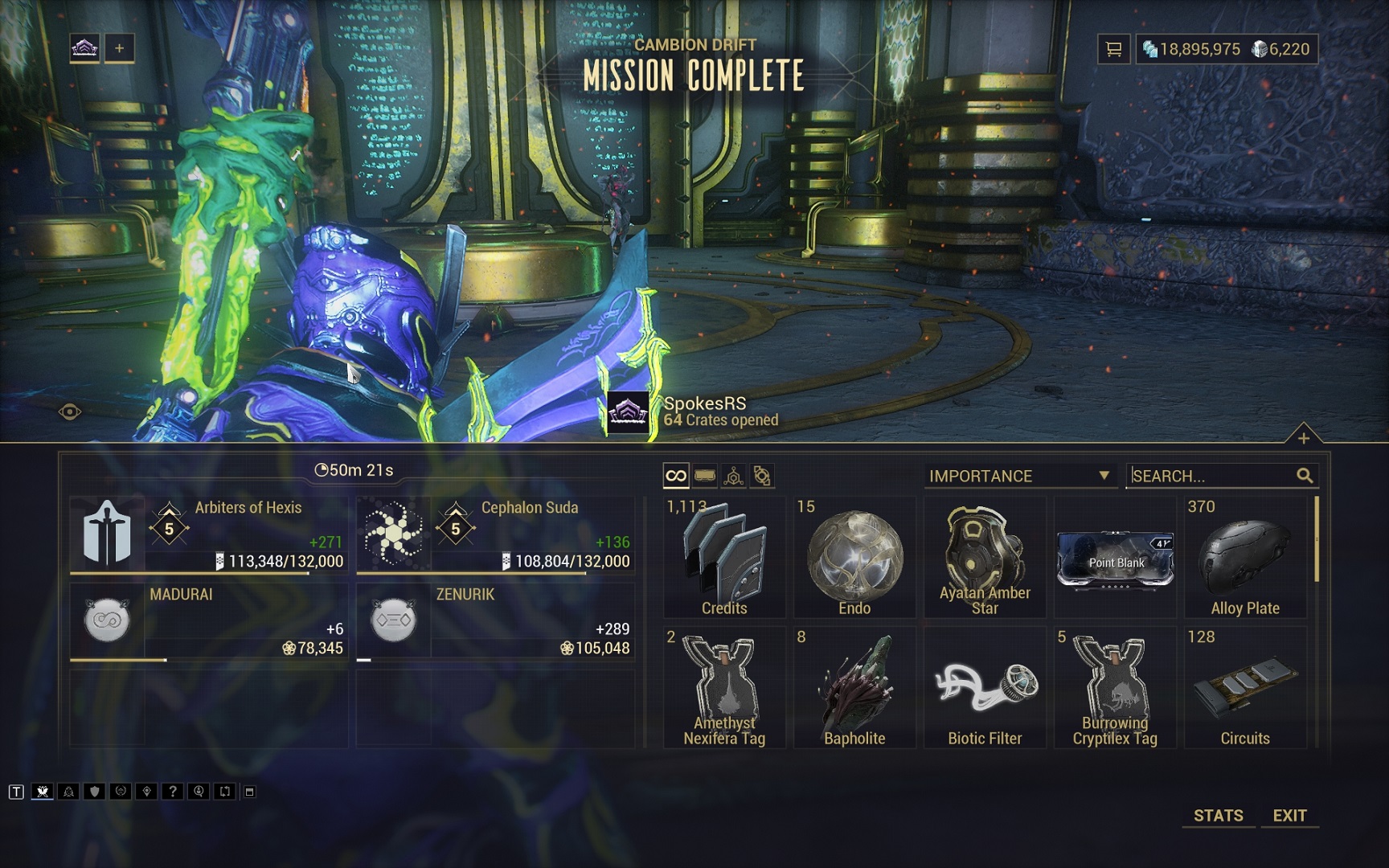Open the IMPORTANCE sort dropdown
The height and width of the screenshot is (868, 1389).
pyautogui.click(x=1019, y=476)
